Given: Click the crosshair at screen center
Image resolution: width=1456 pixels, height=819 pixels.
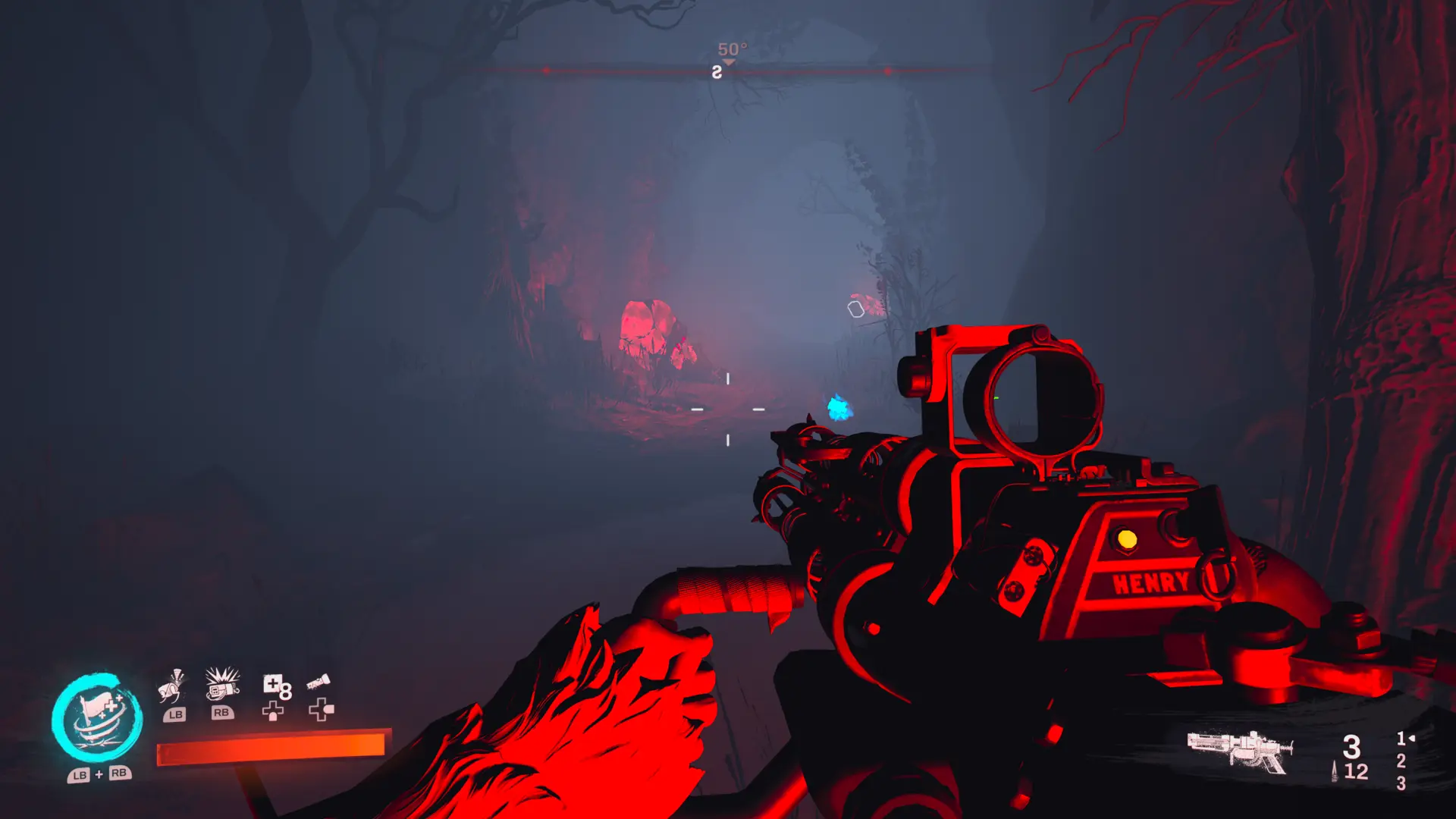Looking at the screenshot, I should pos(726,409).
